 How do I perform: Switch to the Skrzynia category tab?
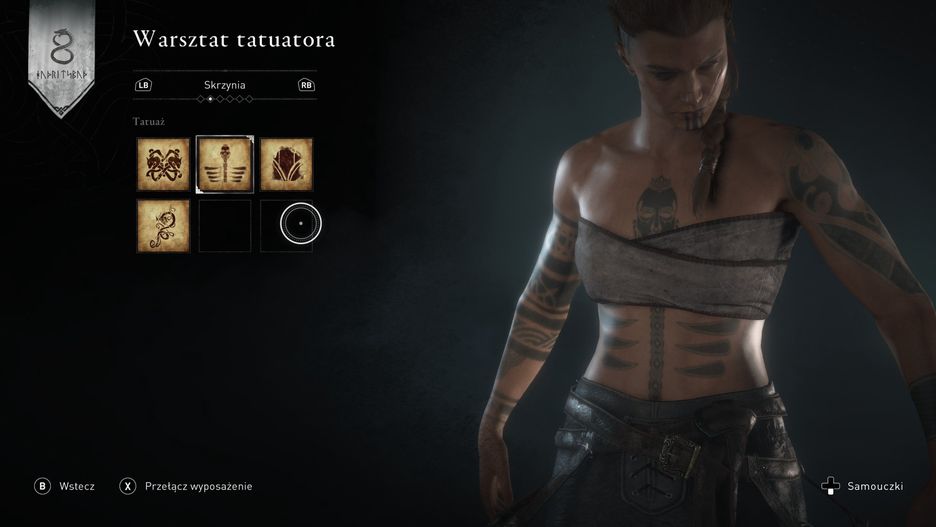[x=225, y=85]
